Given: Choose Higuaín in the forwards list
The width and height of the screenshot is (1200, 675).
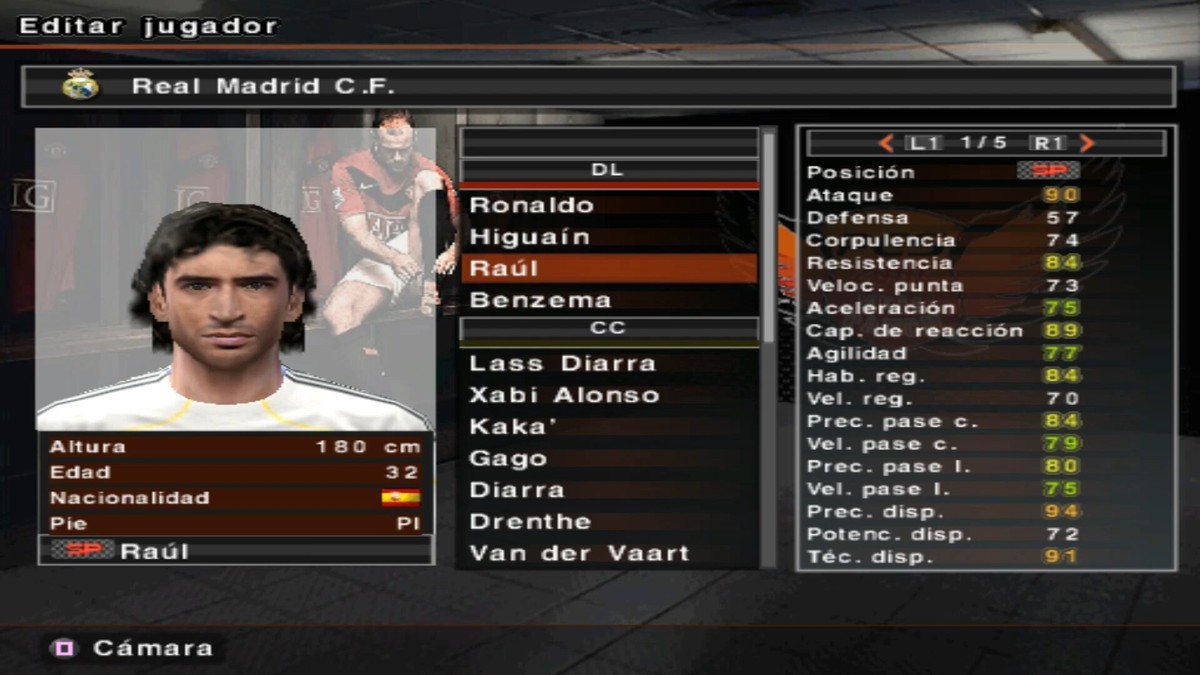Looking at the screenshot, I should click(530, 238).
